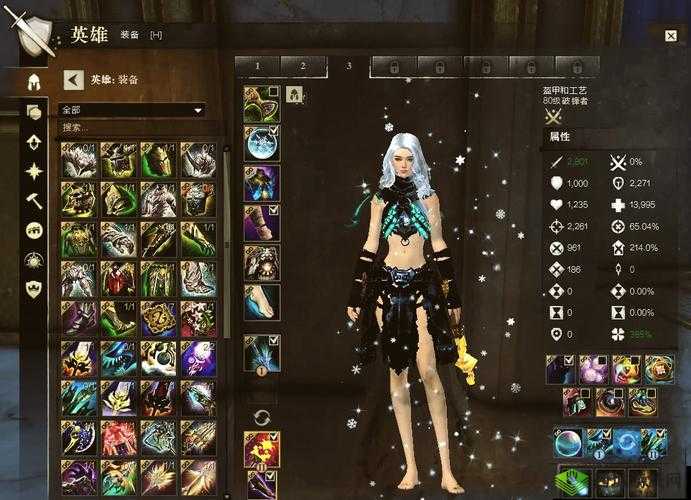Select the blue bubble upgrade slot
Screen dimensions: 691x500
click(568, 443)
